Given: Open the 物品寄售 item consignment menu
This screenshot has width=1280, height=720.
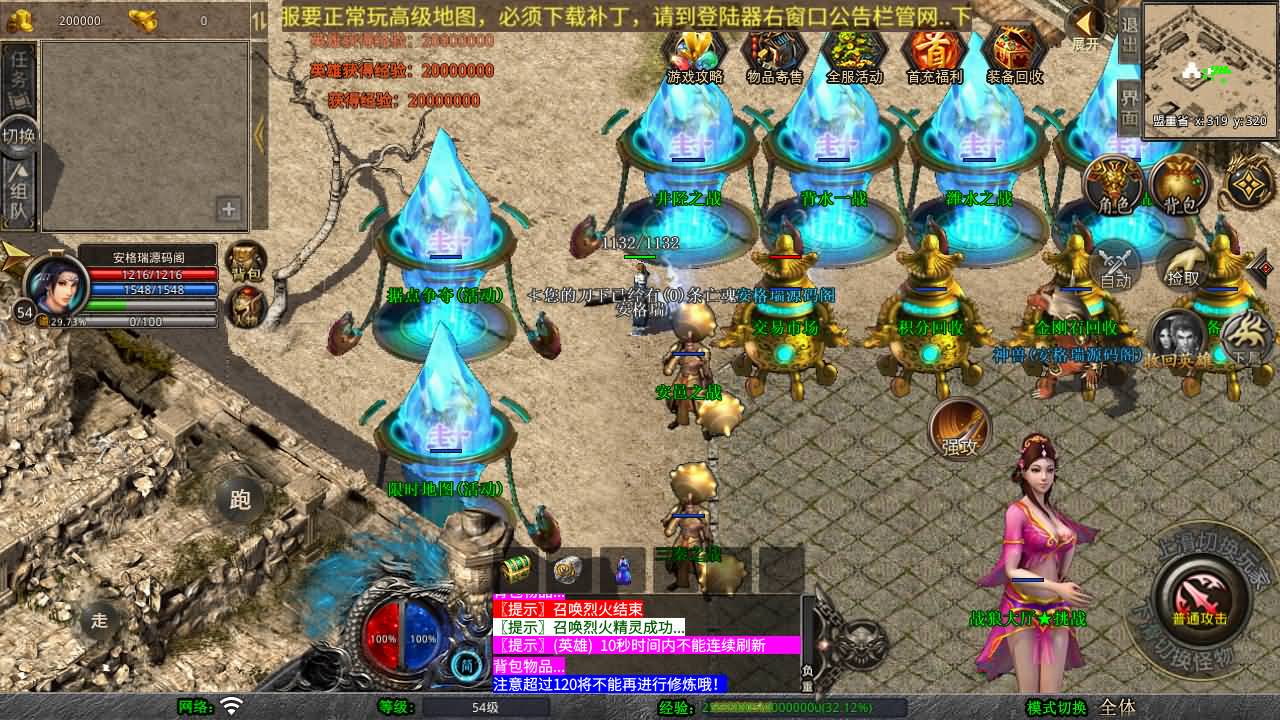Looking at the screenshot, I should [x=775, y=53].
